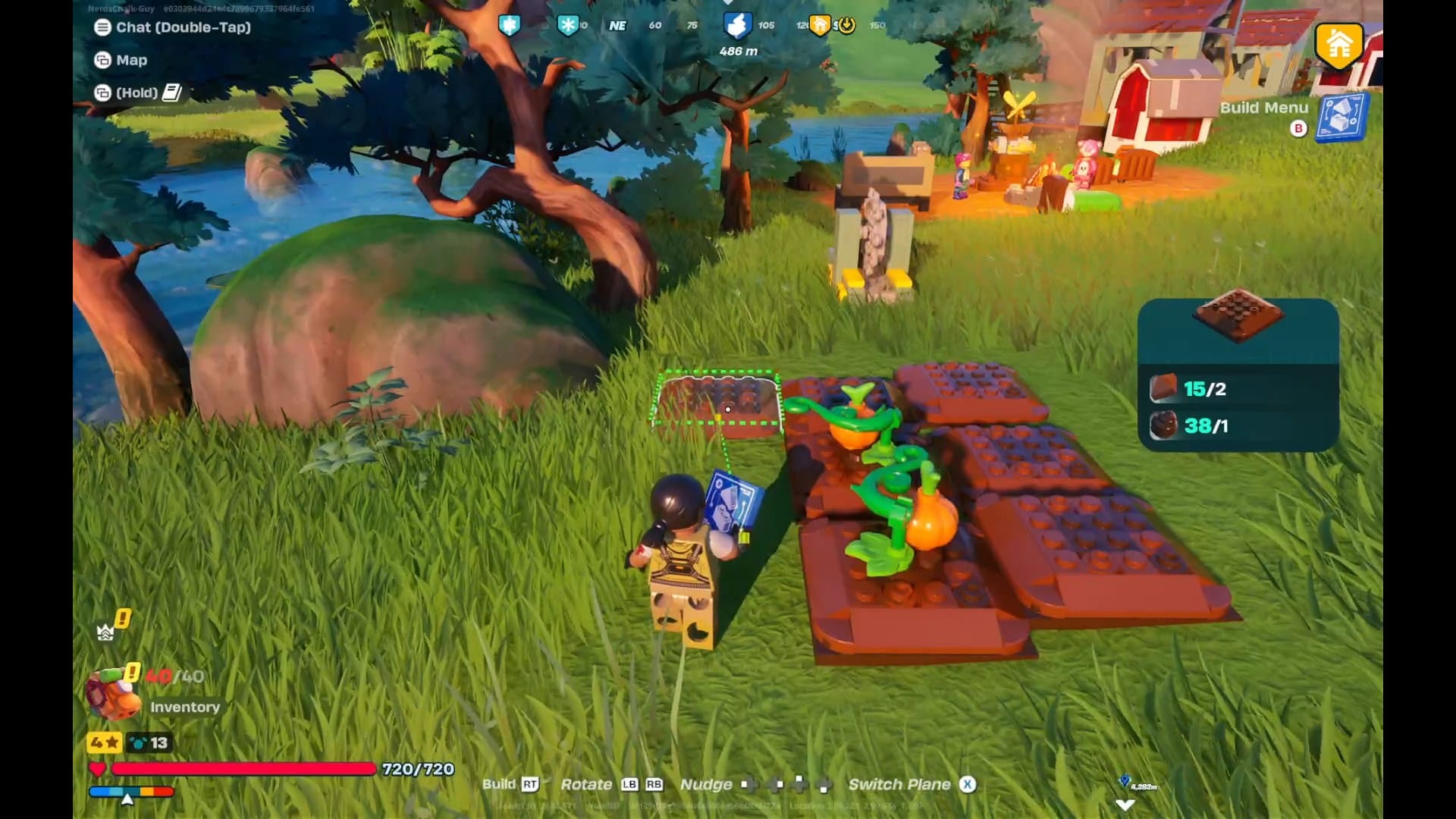
Task: Select the shield buff icon on top HUD
Action: coord(510,24)
